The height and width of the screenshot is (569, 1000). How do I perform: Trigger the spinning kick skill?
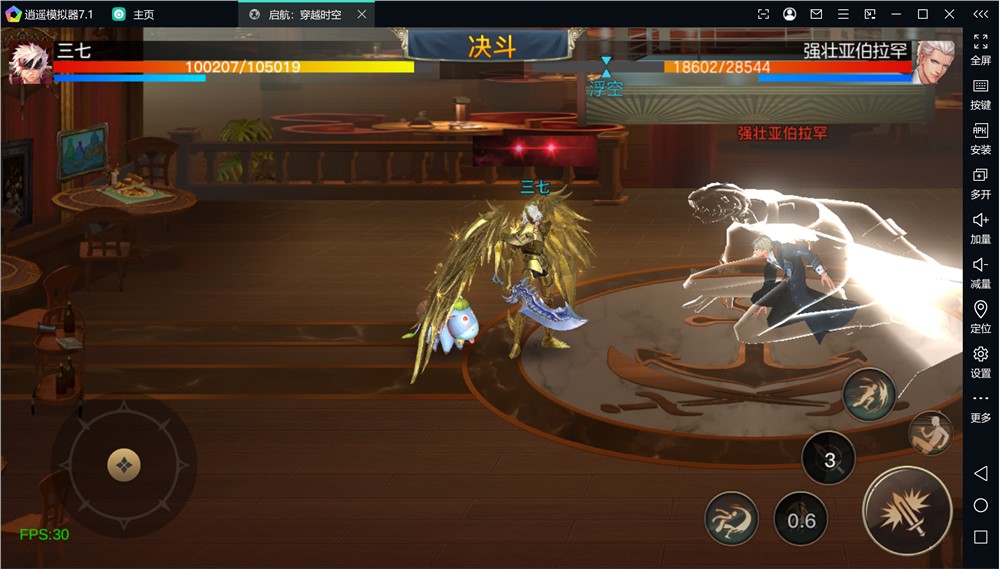[731, 518]
